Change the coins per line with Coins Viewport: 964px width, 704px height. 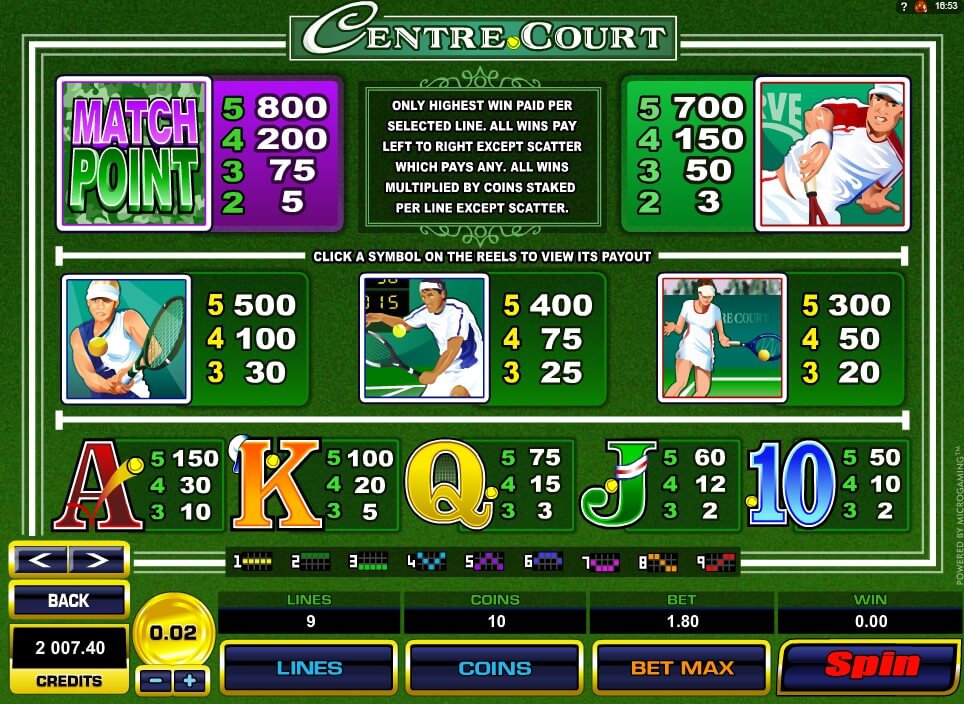point(494,667)
